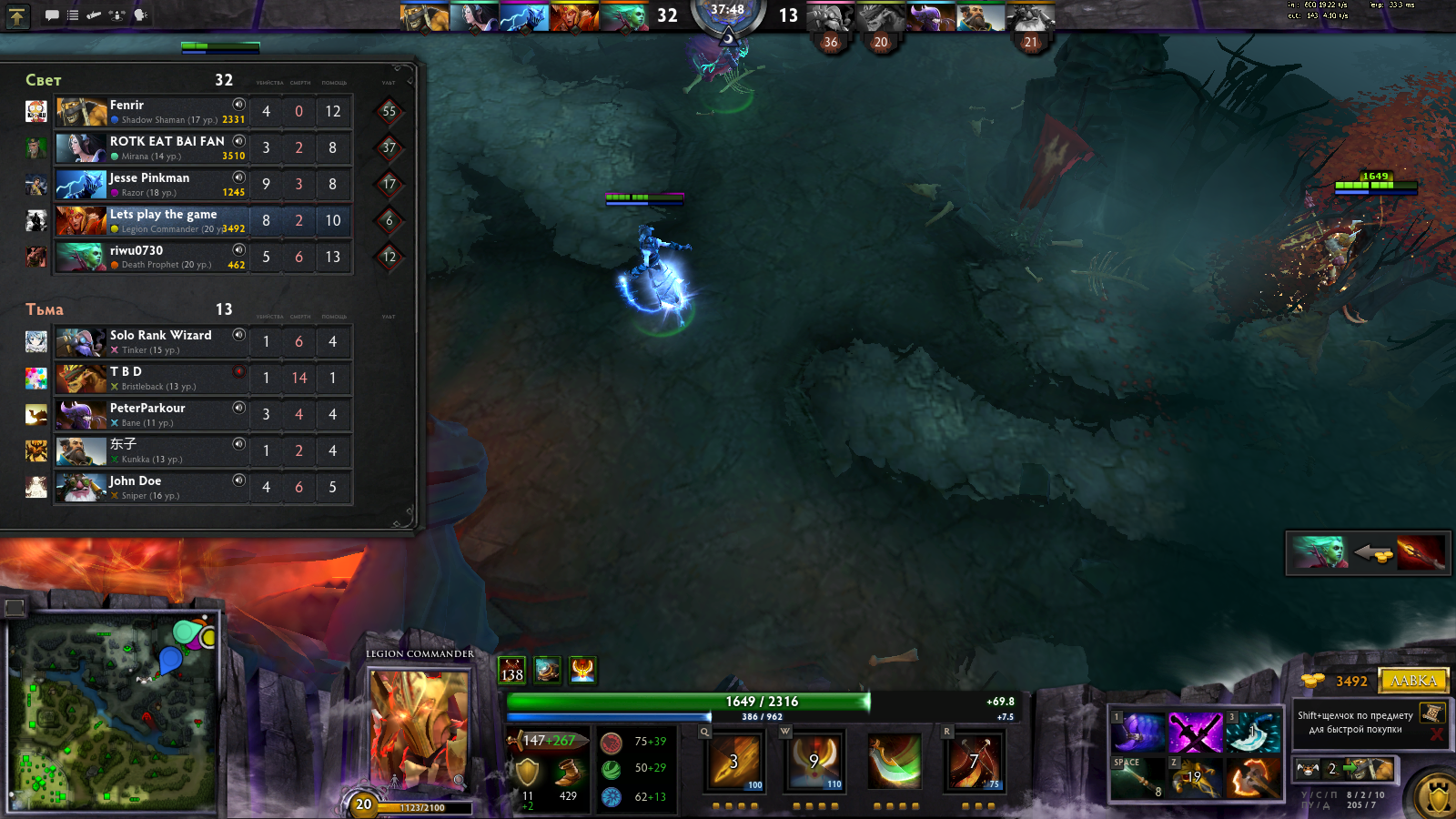Click the list icon in the top toolbar

[x=73, y=15]
